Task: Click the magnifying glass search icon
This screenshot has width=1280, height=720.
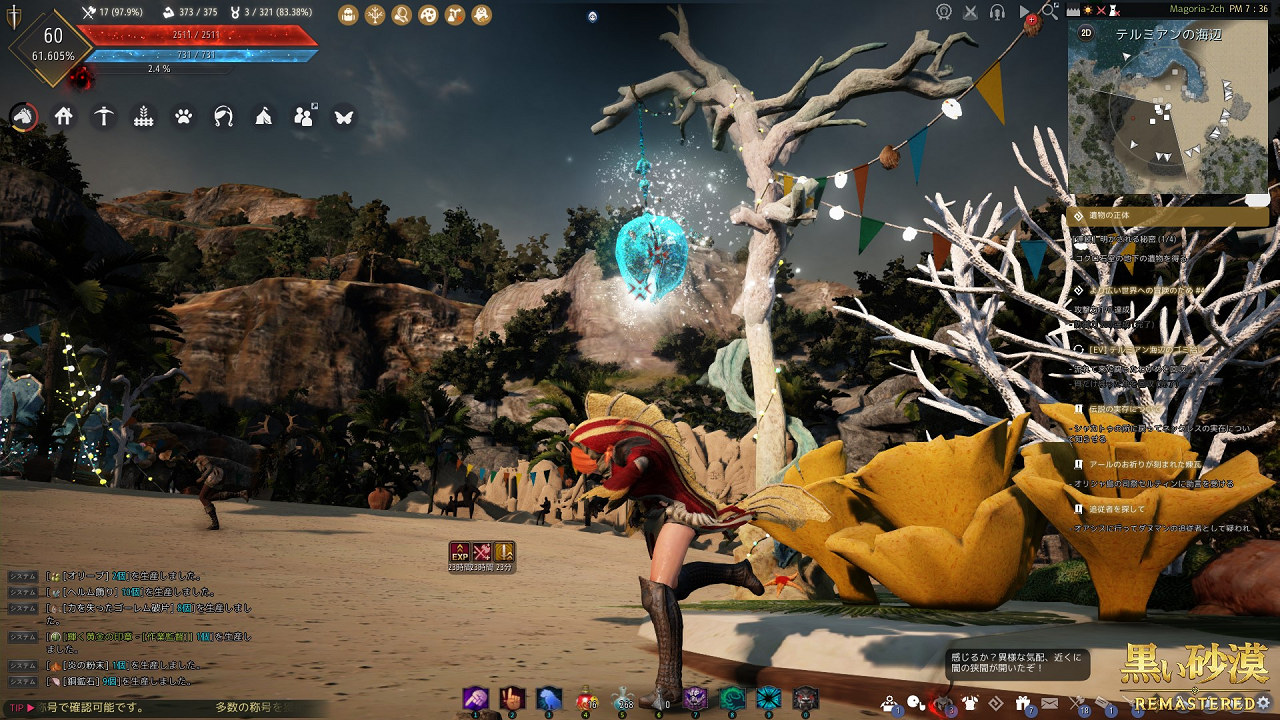Action: [1050, 10]
